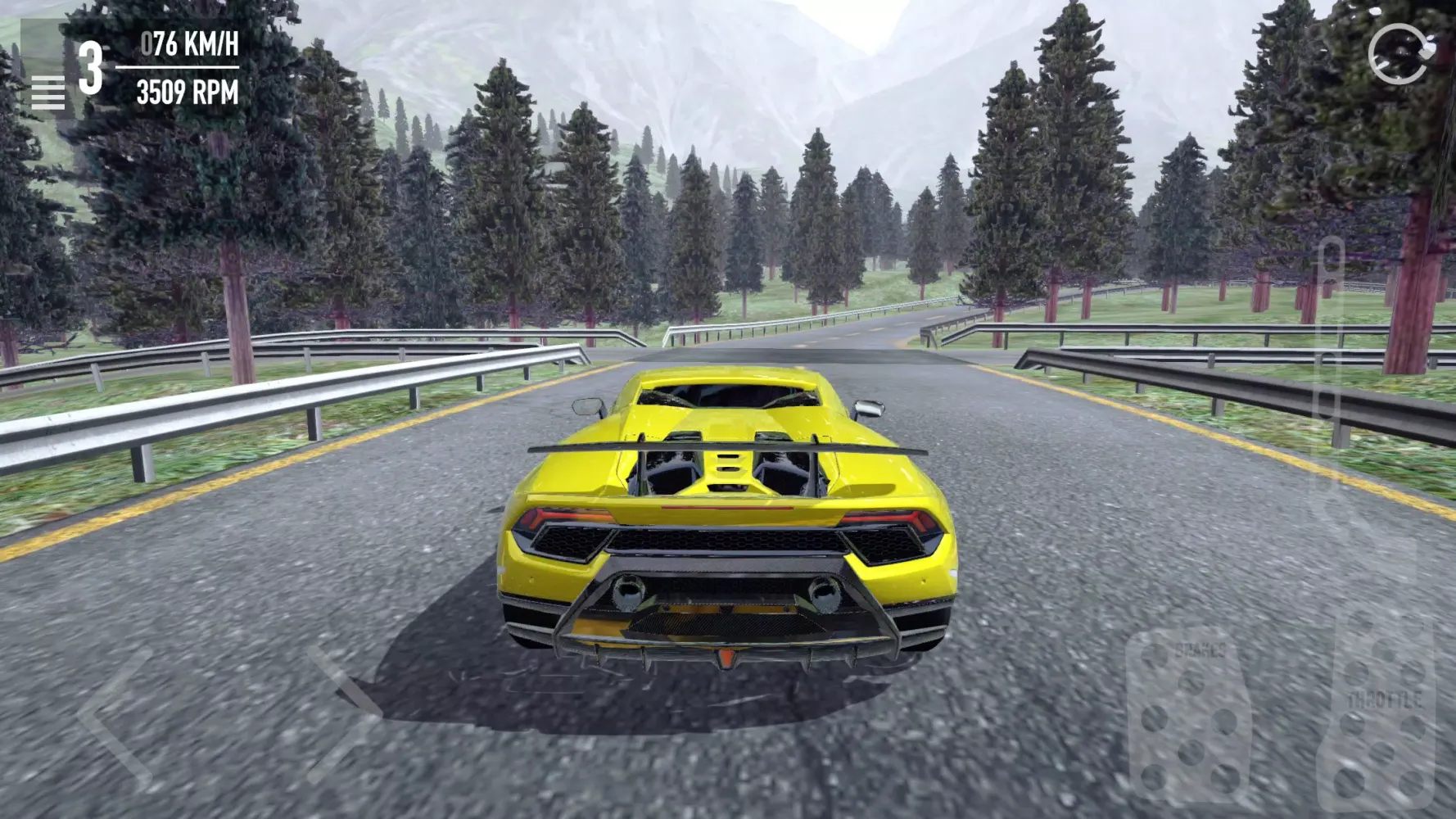
Task: Click the 3509 RPM readout
Action: pos(188,93)
